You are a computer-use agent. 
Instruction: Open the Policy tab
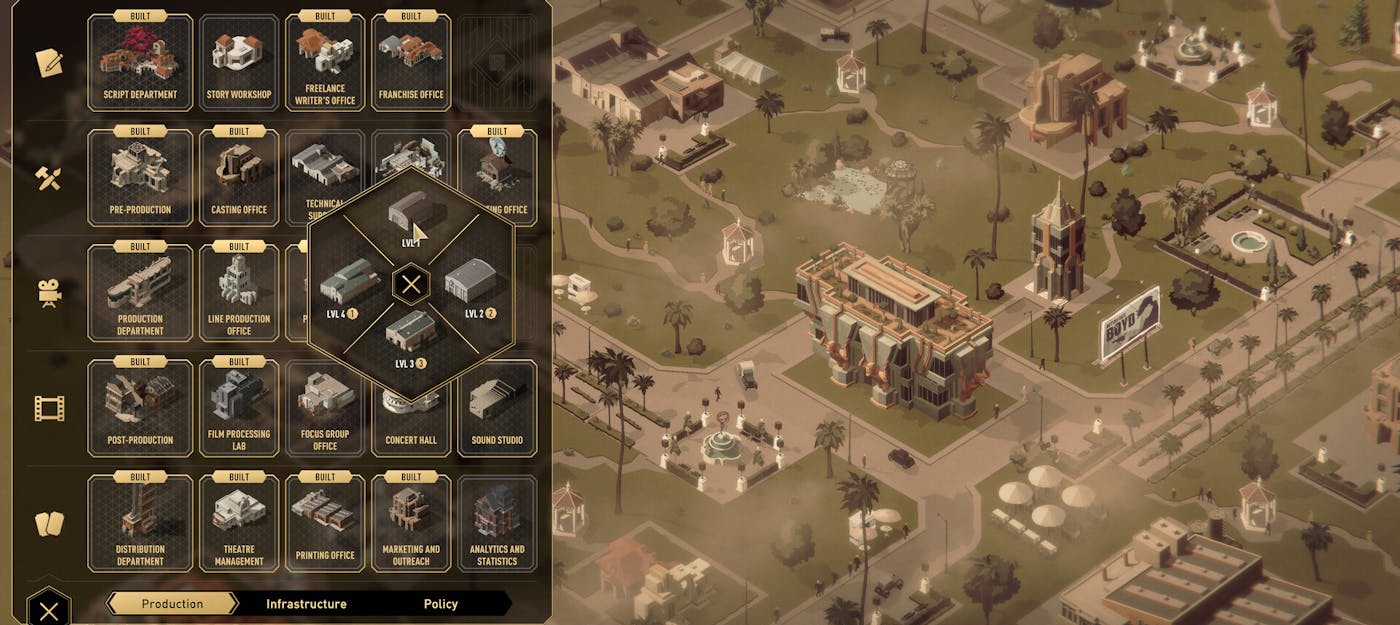[440, 604]
